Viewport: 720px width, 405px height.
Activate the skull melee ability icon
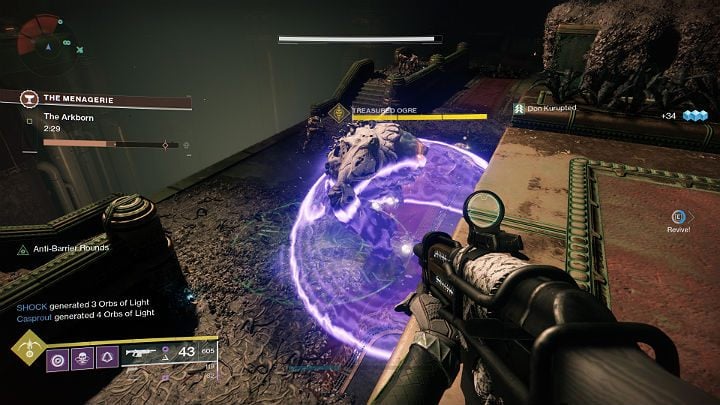(x=82, y=356)
